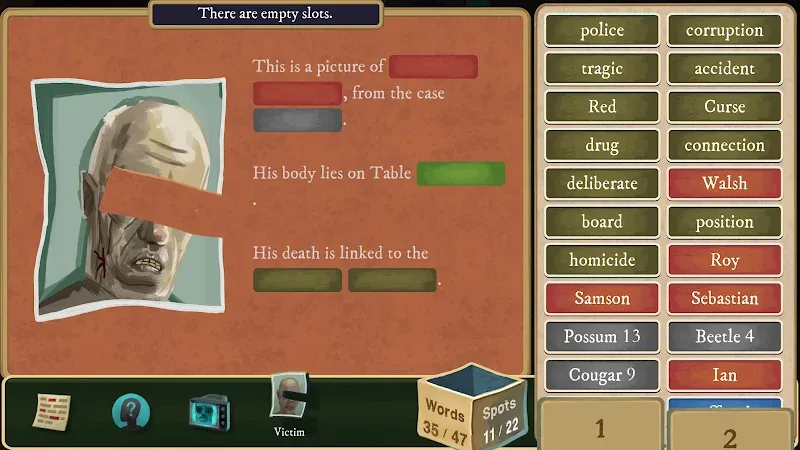The width and height of the screenshot is (800, 450).
Task: Select the 'Sebastian' name tile
Action: (724, 298)
